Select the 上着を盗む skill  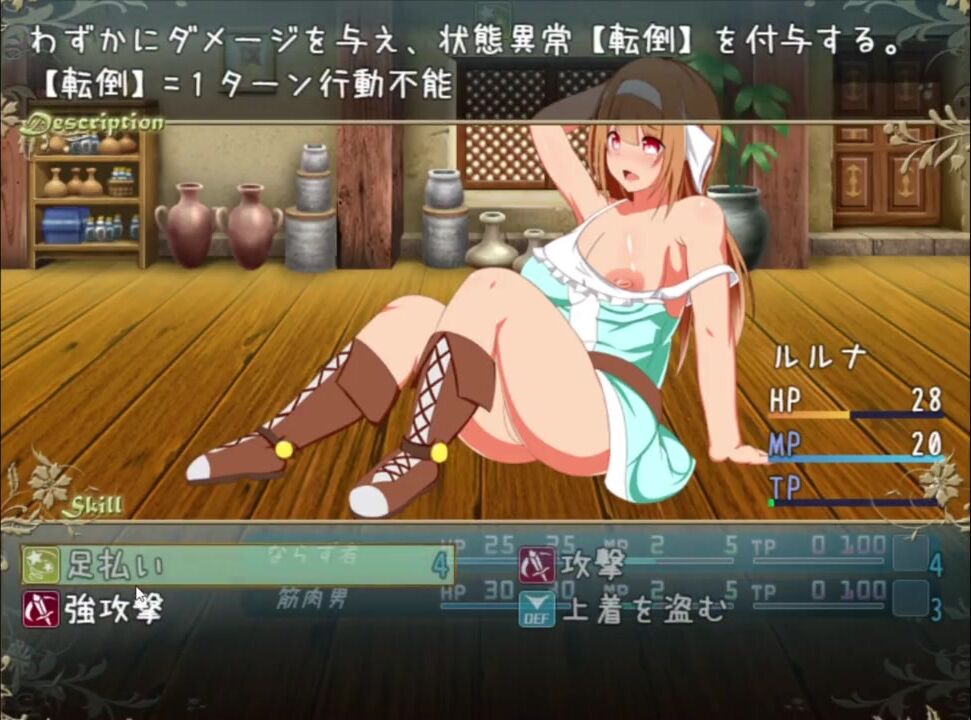pos(642,608)
